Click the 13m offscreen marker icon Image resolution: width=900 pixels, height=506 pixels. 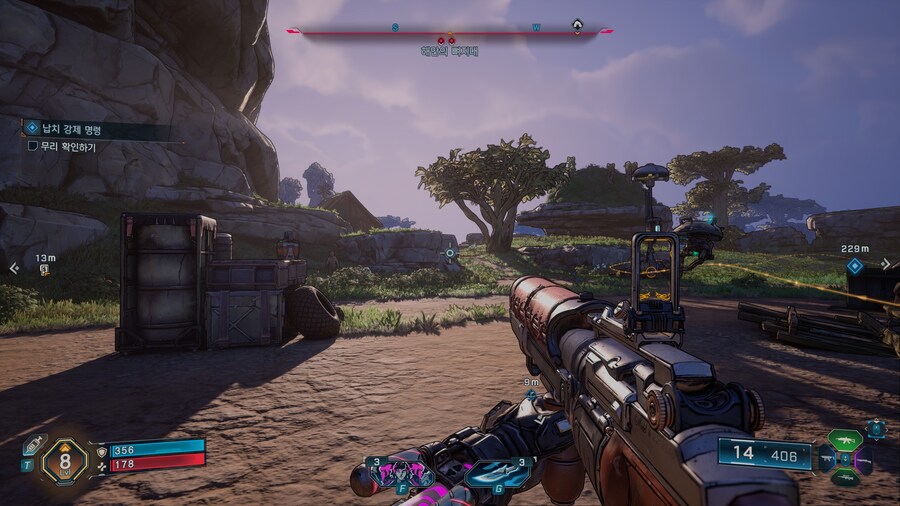pyautogui.click(x=44, y=270)
